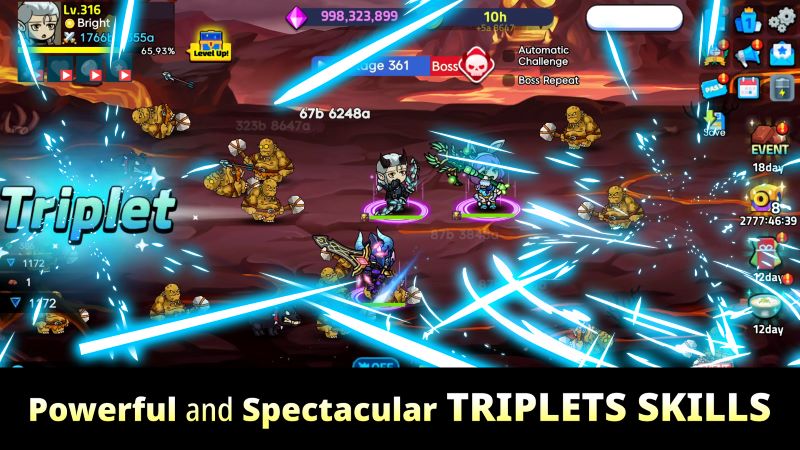Open the calendar attendance icon

[x=749, y=87]
